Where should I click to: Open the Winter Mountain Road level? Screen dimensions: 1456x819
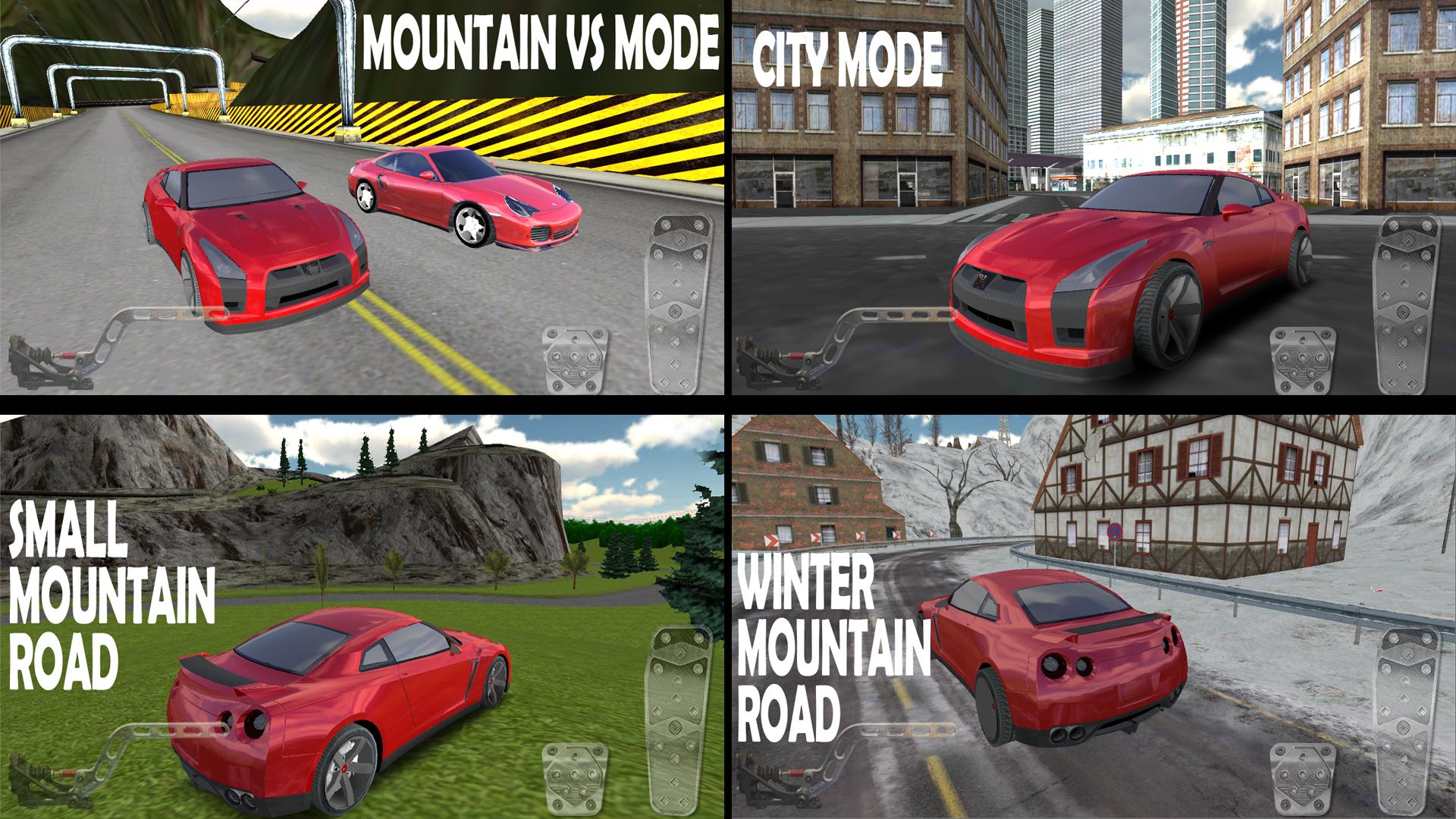pos(1092,614)
